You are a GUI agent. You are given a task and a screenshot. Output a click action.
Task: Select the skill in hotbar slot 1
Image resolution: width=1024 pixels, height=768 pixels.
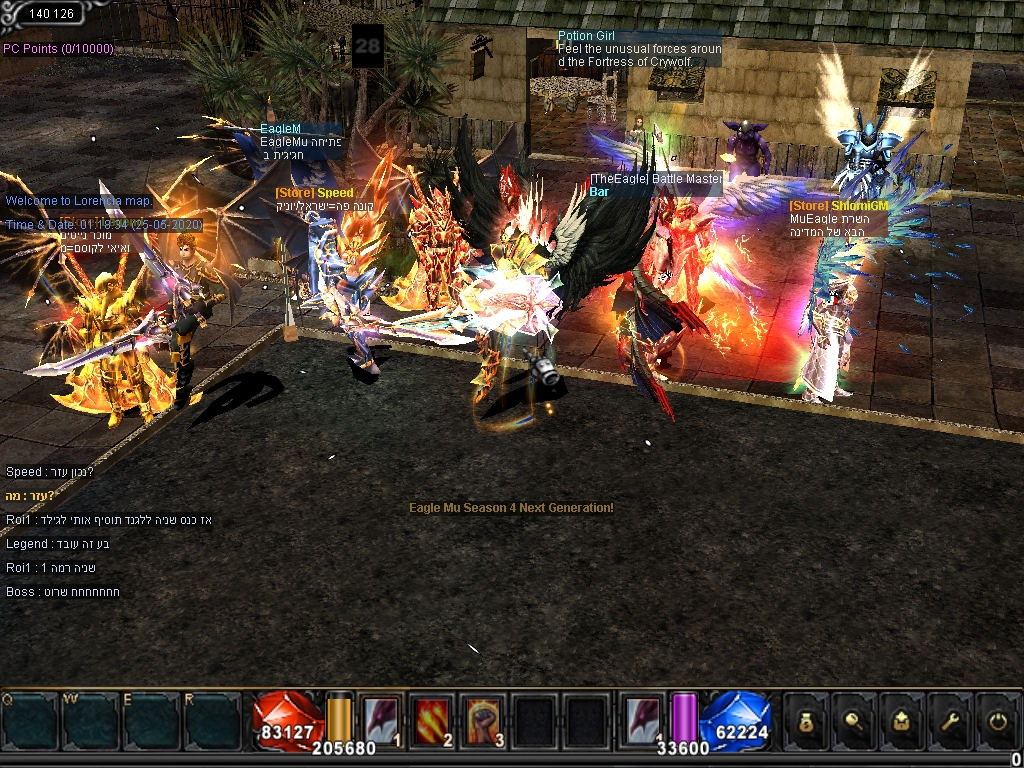point(381,720)
